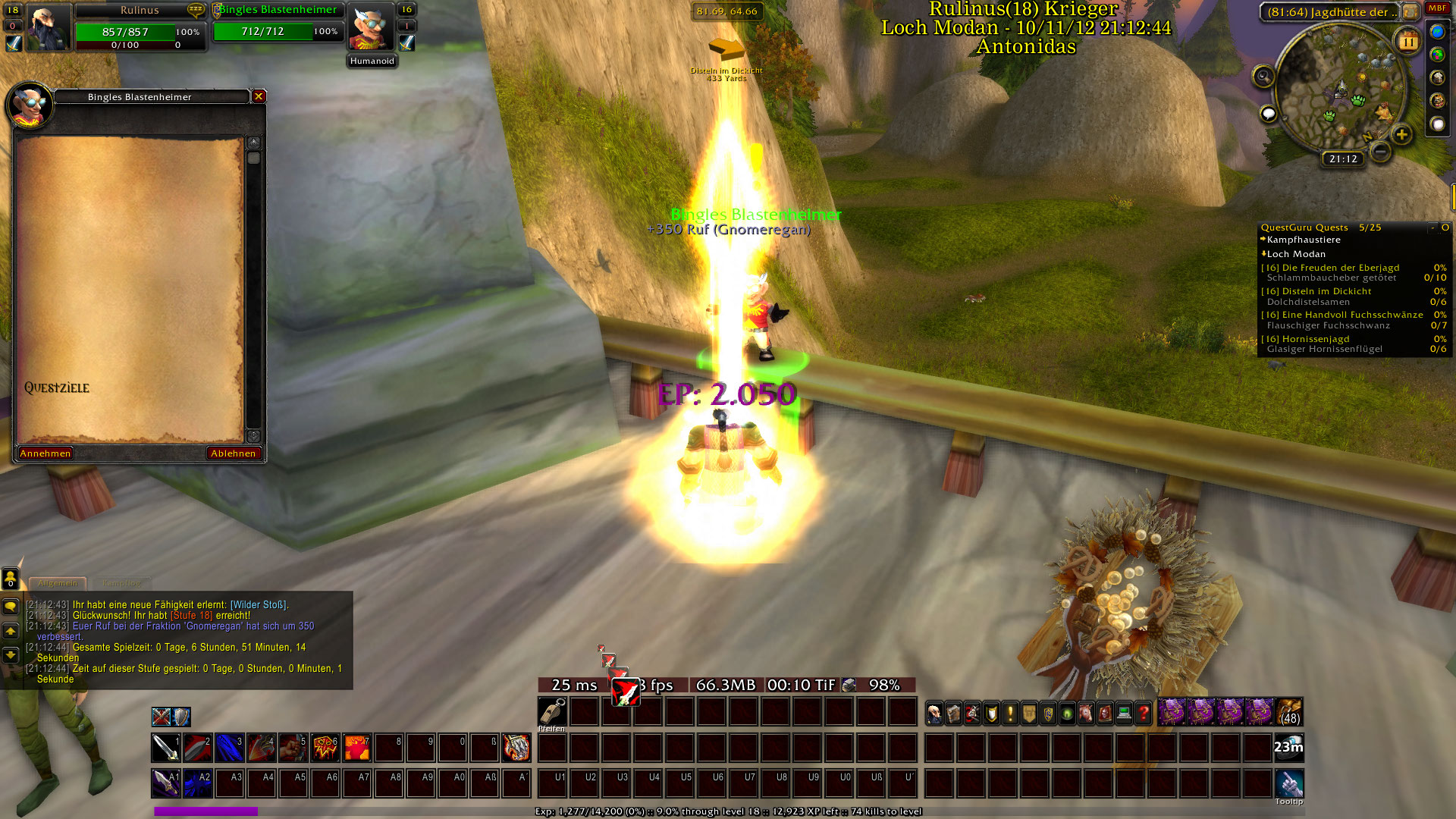The height and width of the screenshot is (819, 1456).
Task: Zoom out on the minimap
Action: pyautogui.click(x=1381, y=152)
